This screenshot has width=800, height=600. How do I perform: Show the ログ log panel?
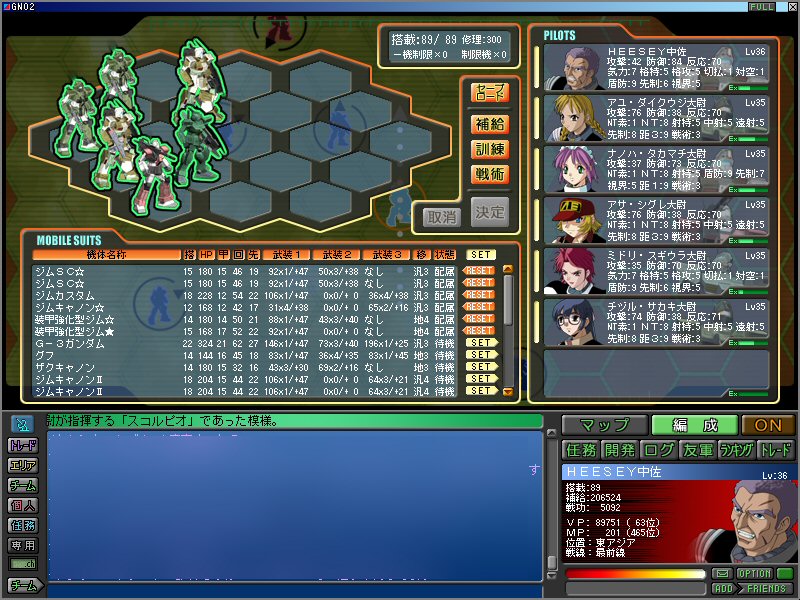[x=658, y=450]
